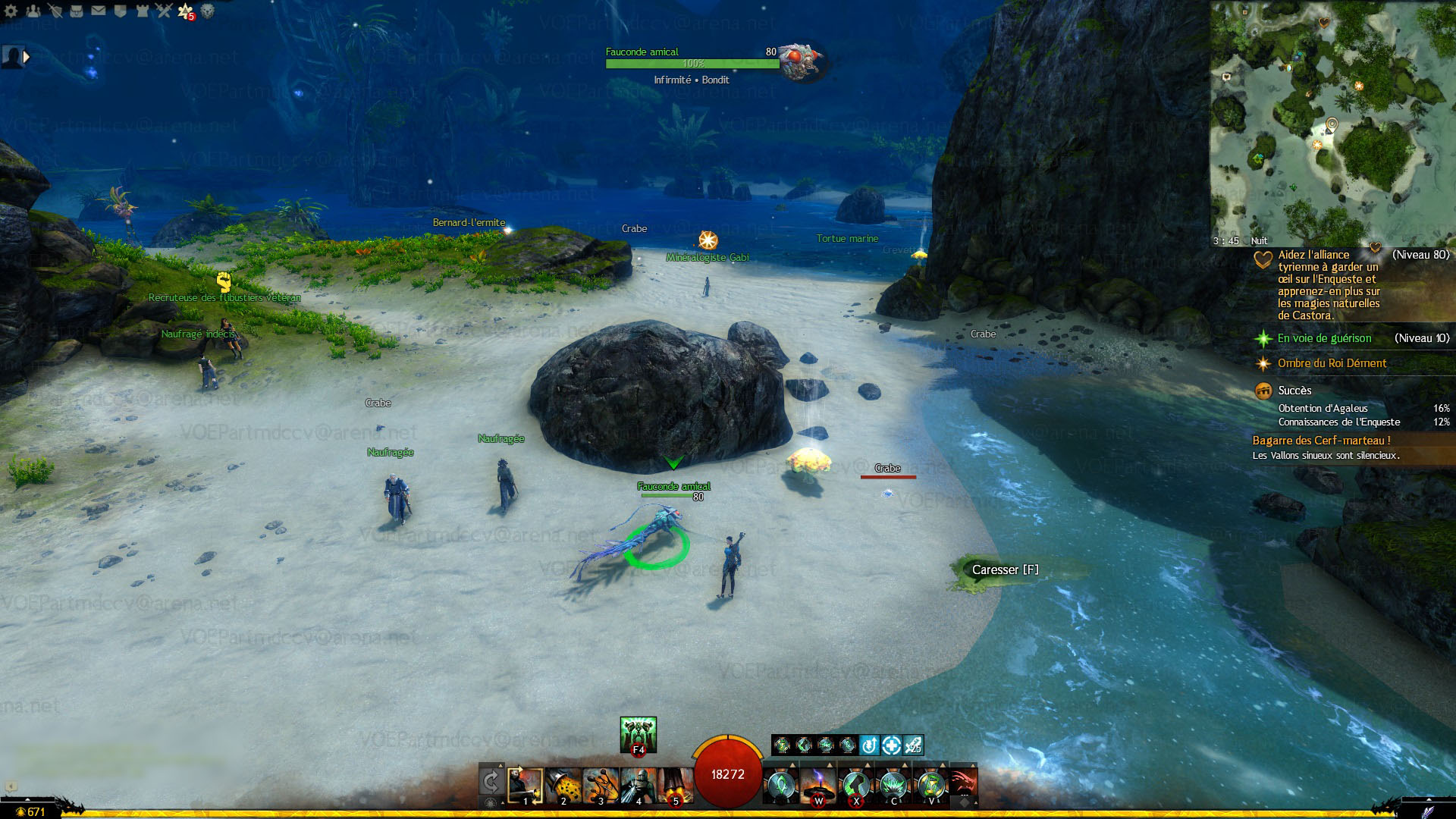Open the gear-shaped game menu icon
Viewport: 1456px width, 819px height.
pos(11,11)
